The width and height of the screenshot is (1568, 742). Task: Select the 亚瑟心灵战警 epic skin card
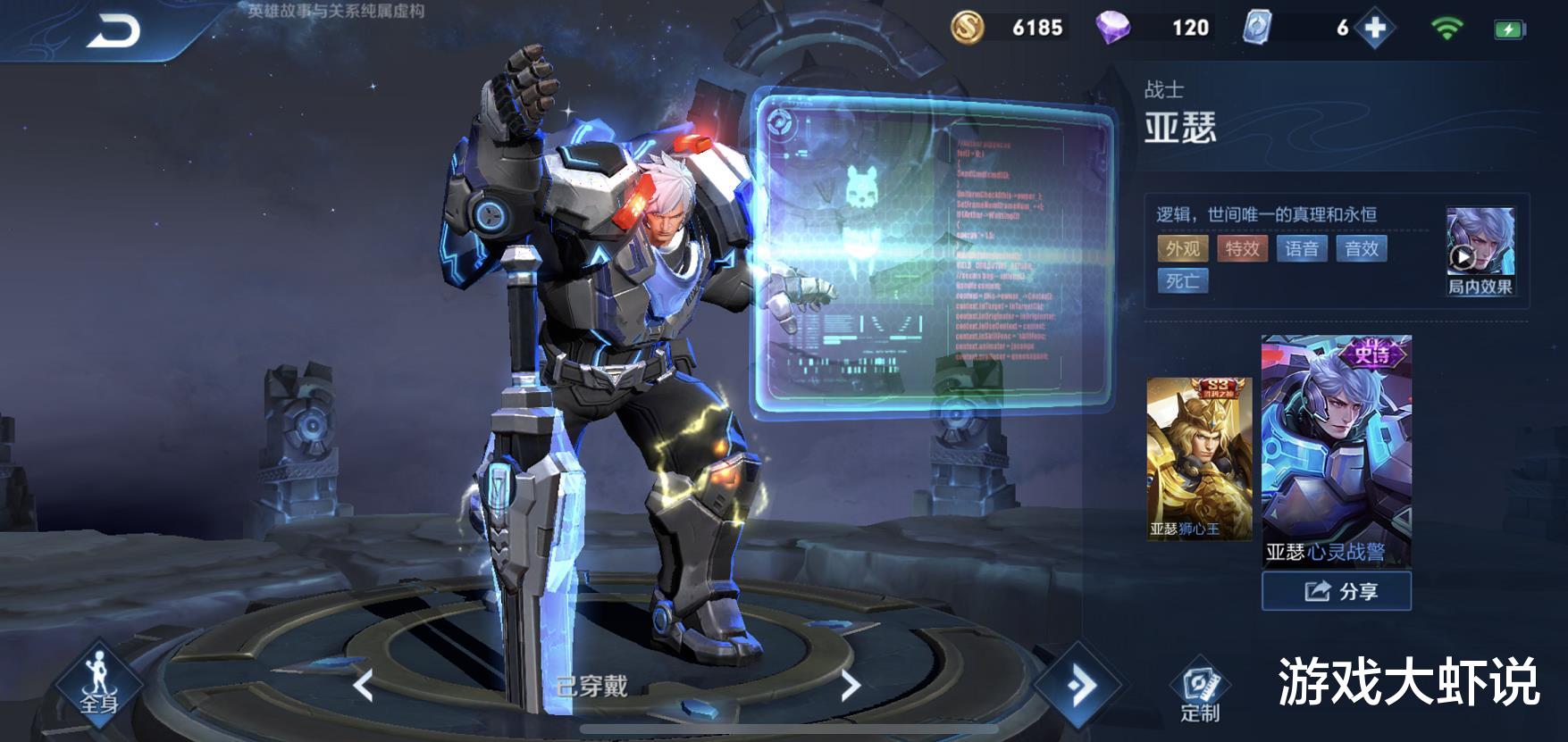(x=1336, y=451)
